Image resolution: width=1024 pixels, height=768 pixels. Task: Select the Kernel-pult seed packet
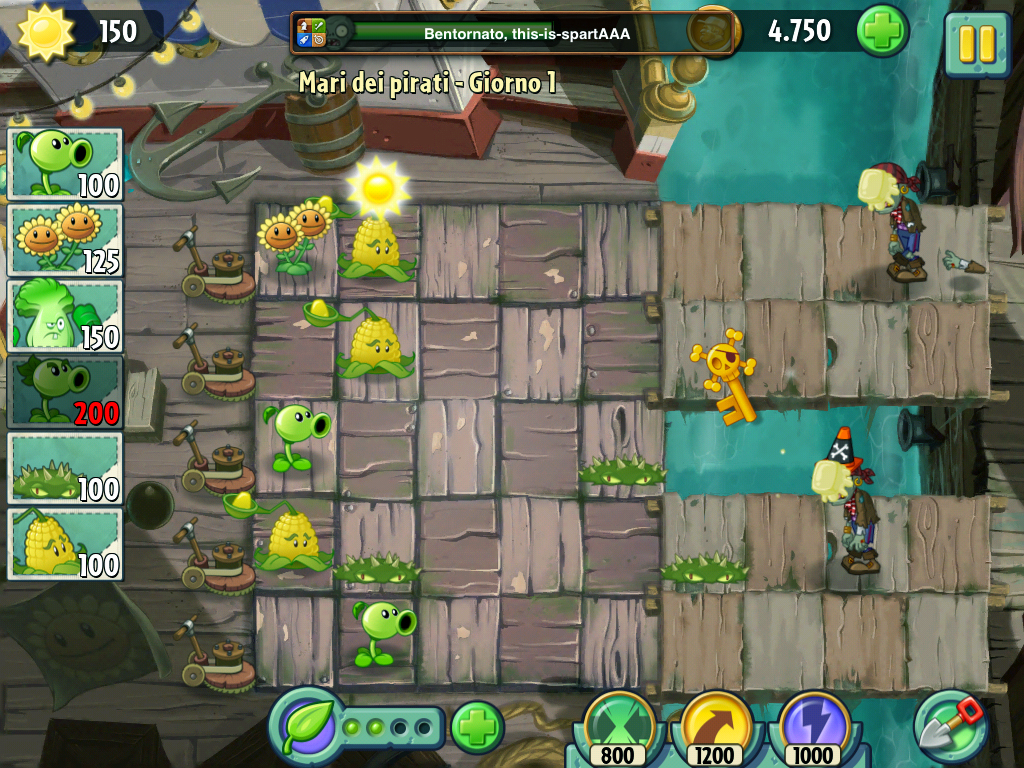[65, 543]
